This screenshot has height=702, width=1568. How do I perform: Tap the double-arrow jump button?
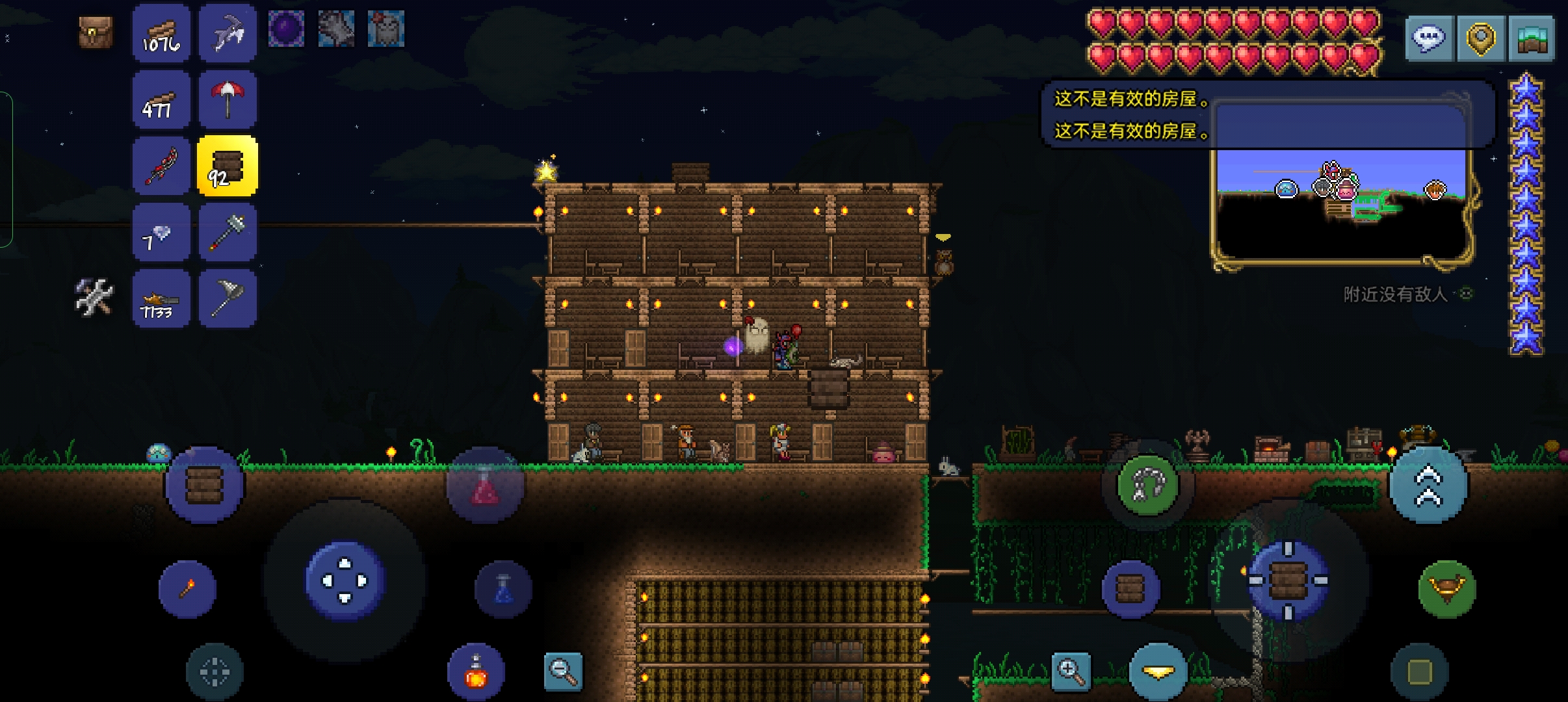[1428, 486]
